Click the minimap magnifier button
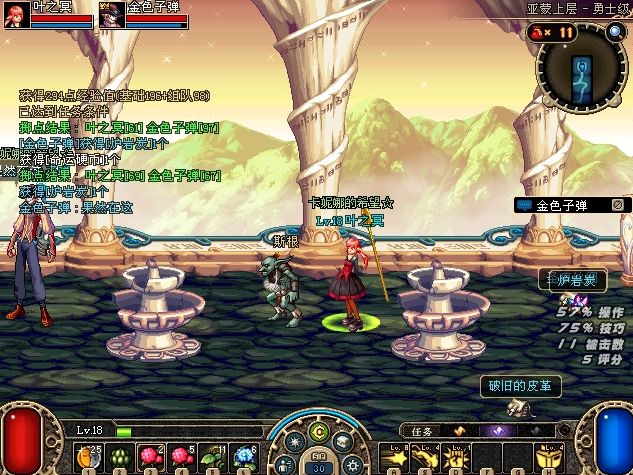 click(616, 32)
